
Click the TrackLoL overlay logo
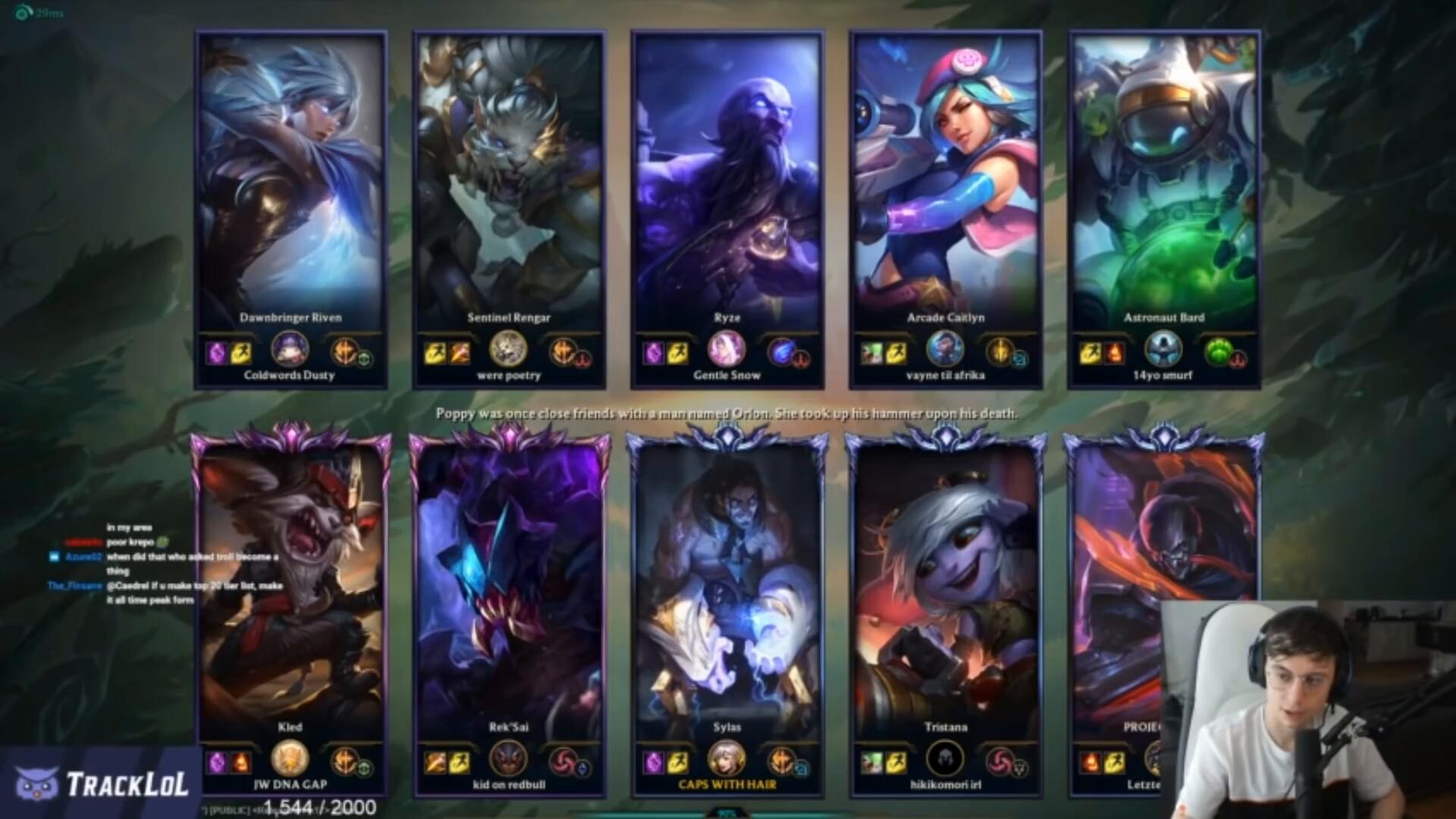pos(102,784)
